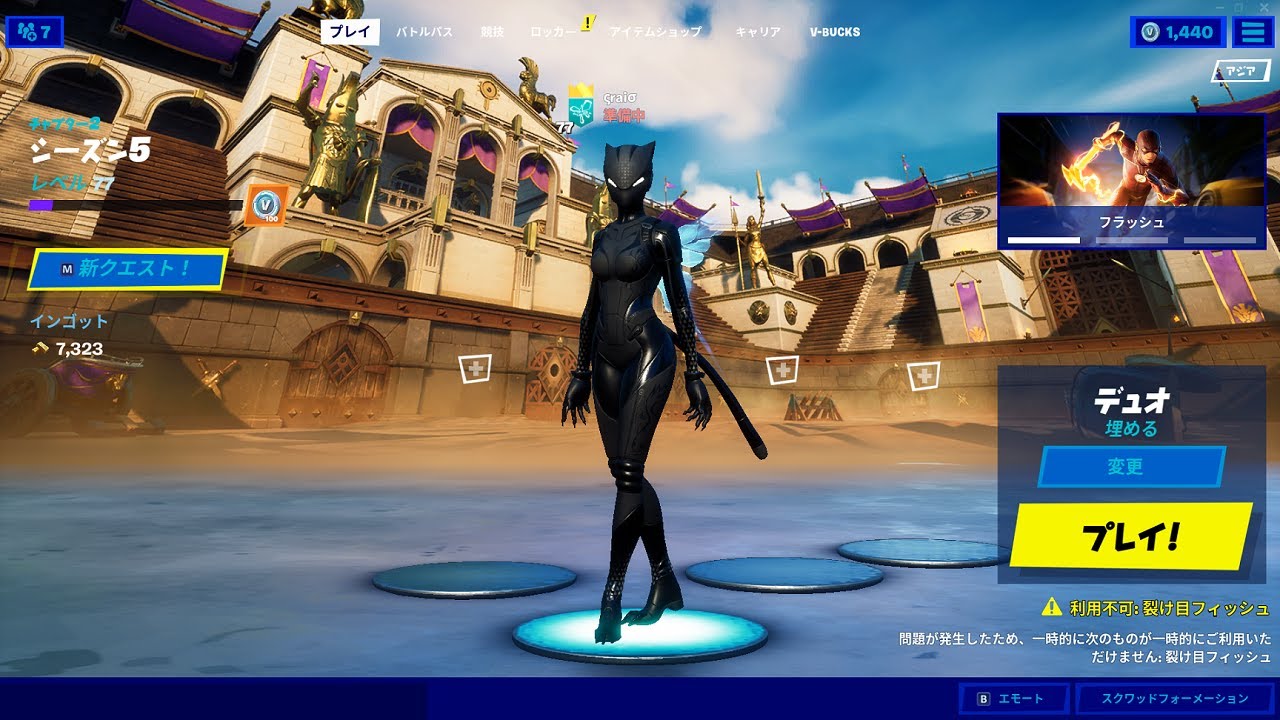Click the 100 V-Bucks level reward icon
This screenshot has height=720, width=1280.
pyautogui.click(x=266, y=205)
